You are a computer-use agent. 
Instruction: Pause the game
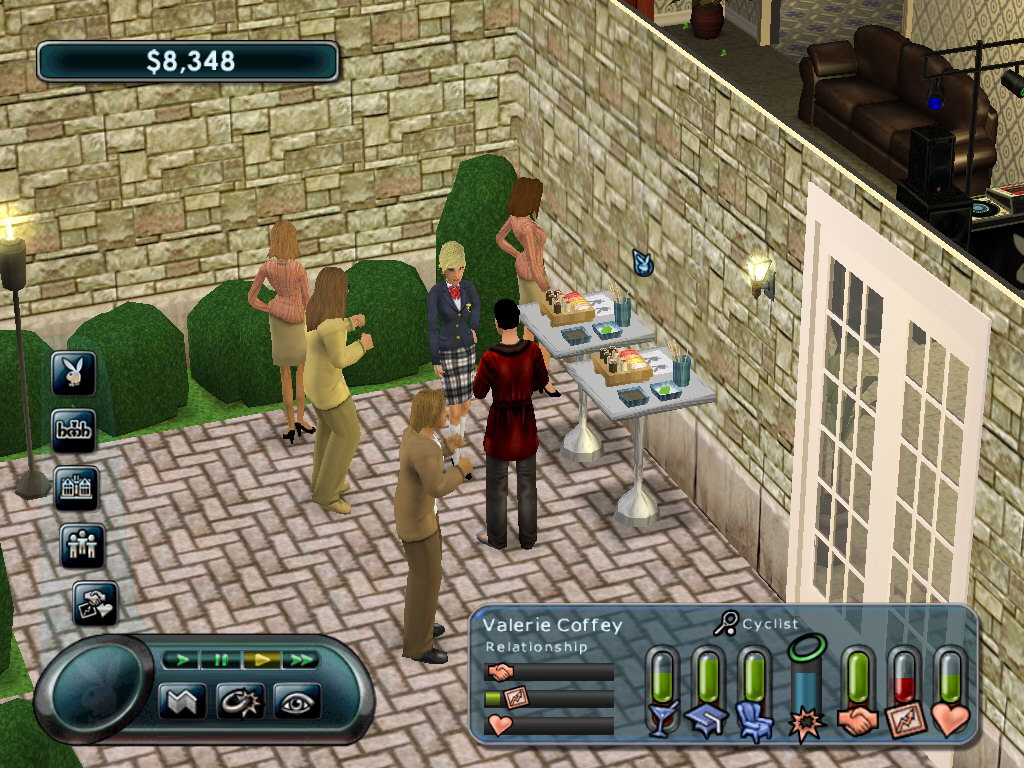coord(220,659)
